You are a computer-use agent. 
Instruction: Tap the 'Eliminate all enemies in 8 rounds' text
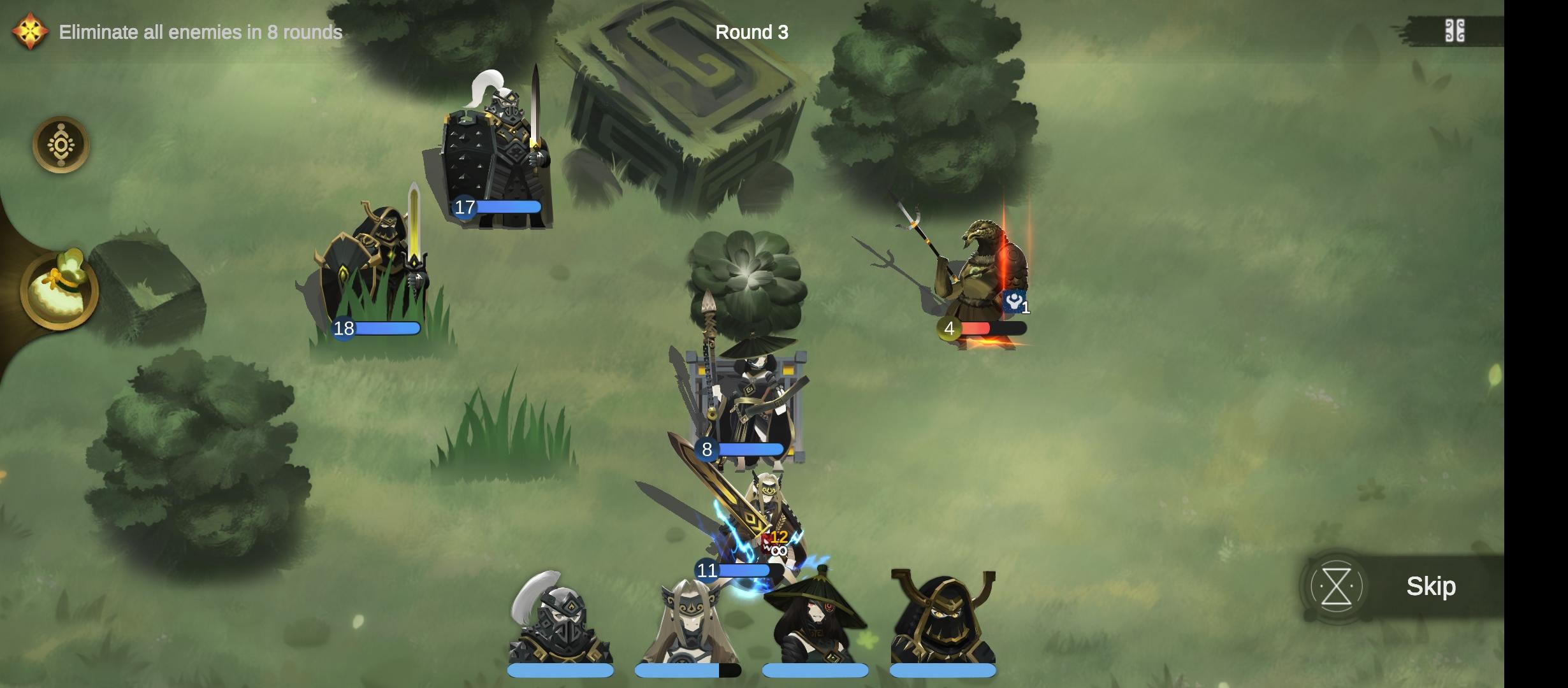click(201, 31)
